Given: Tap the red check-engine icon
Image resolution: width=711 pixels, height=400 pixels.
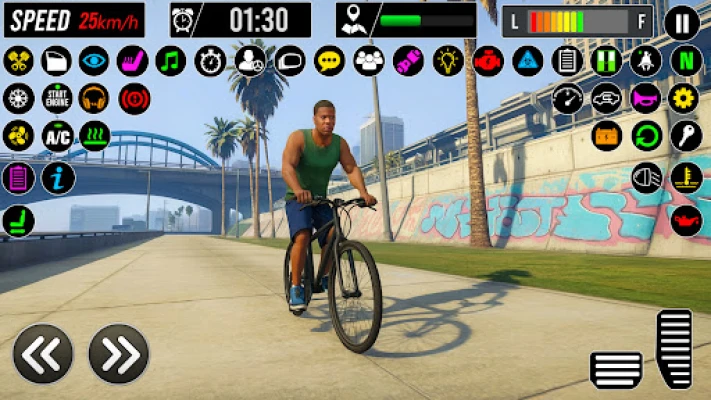Looking at the screenshot, I should pos(488,61).
